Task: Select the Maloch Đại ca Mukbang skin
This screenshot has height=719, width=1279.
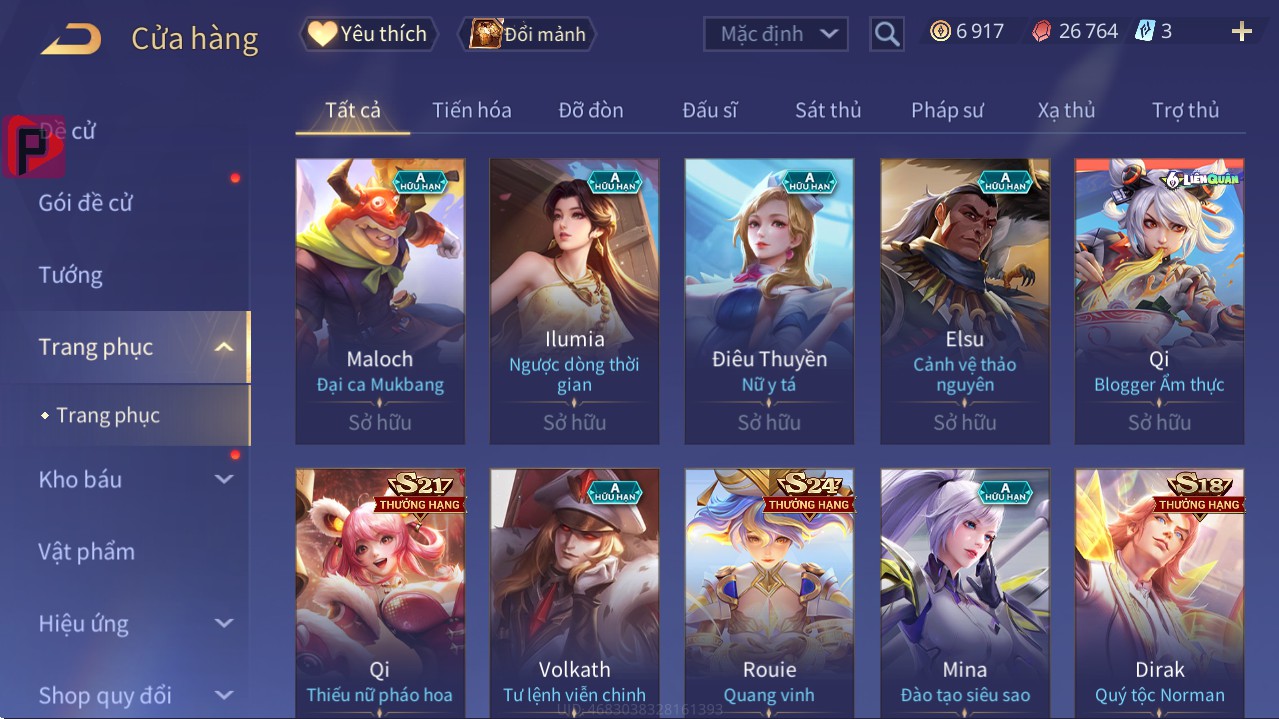Action: tap(380, 300)
